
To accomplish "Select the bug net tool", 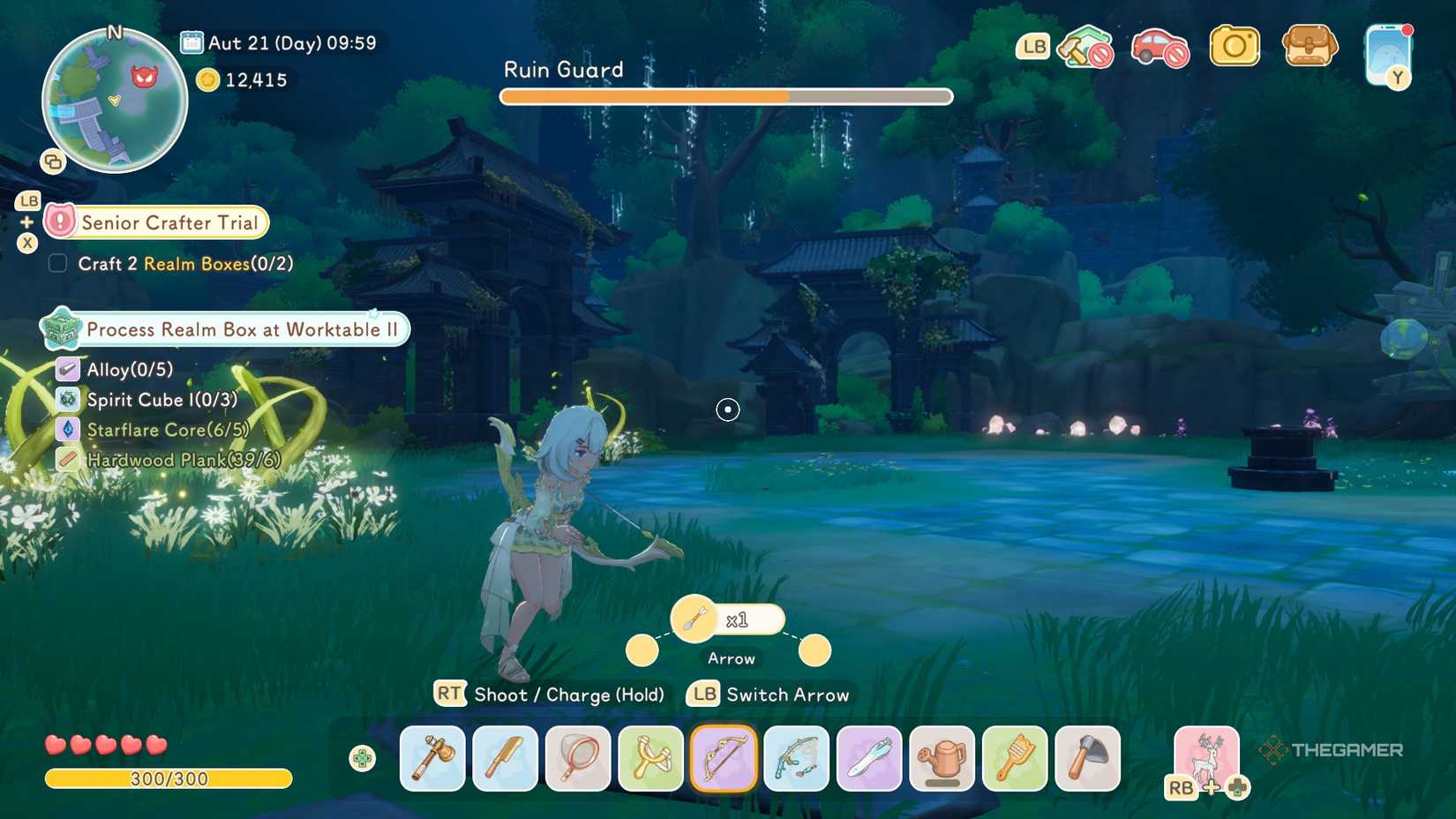I will (x=577, y=759).
